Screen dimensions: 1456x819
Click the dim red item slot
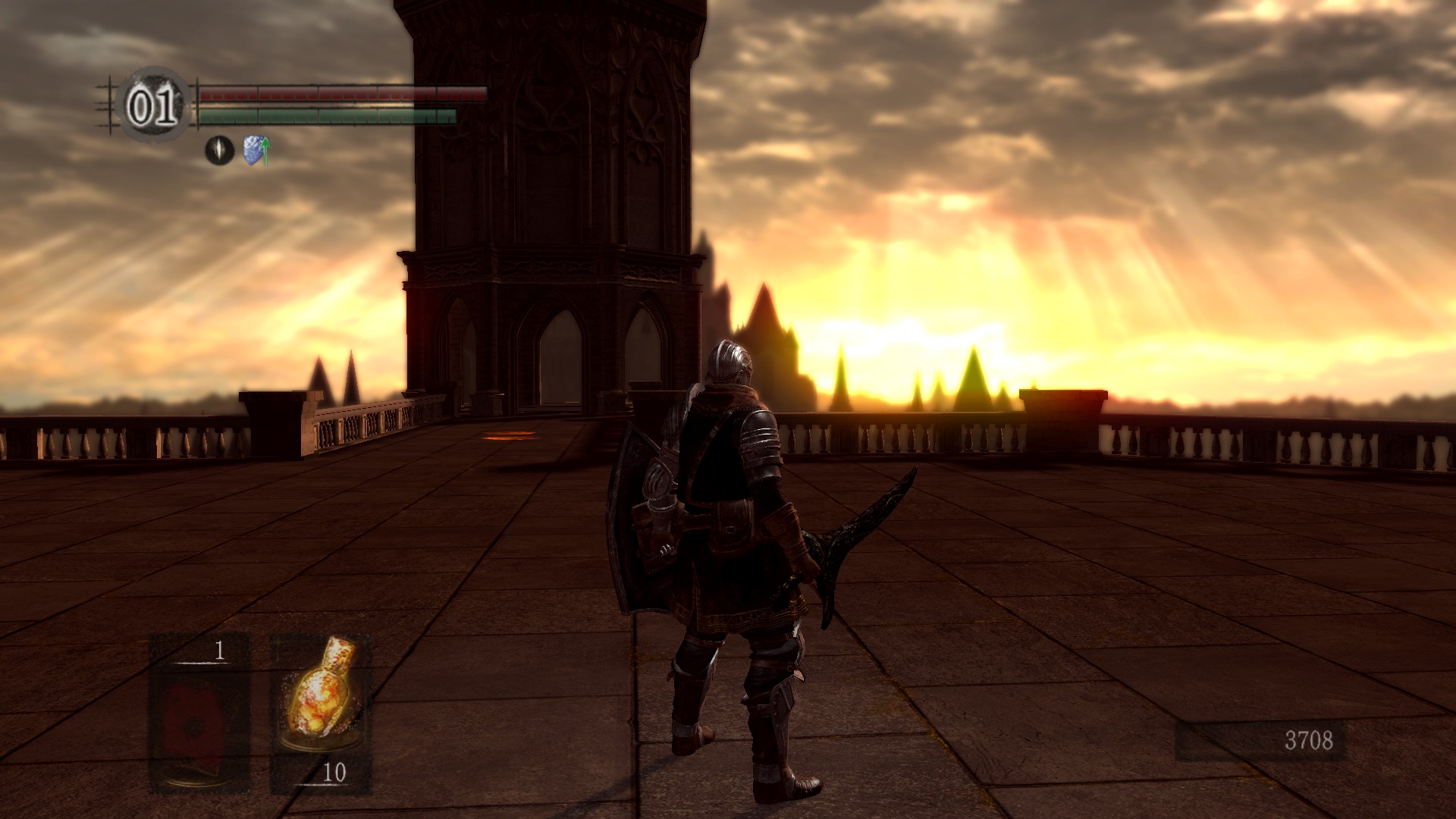click(199, 713)
